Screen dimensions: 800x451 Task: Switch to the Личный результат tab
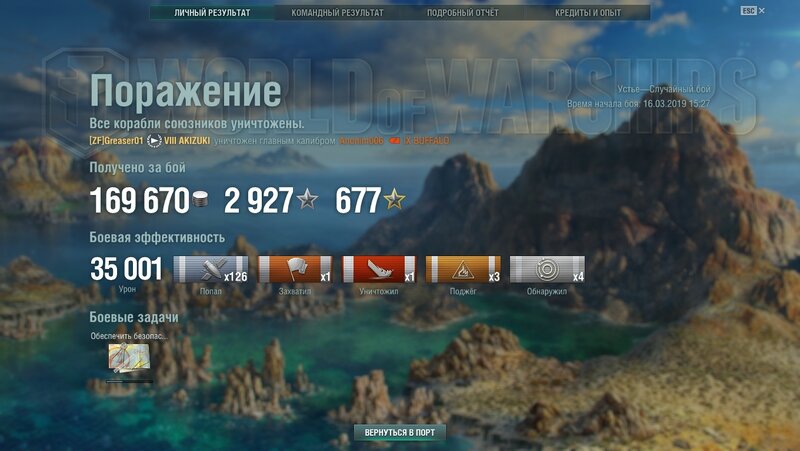[212, 13]
